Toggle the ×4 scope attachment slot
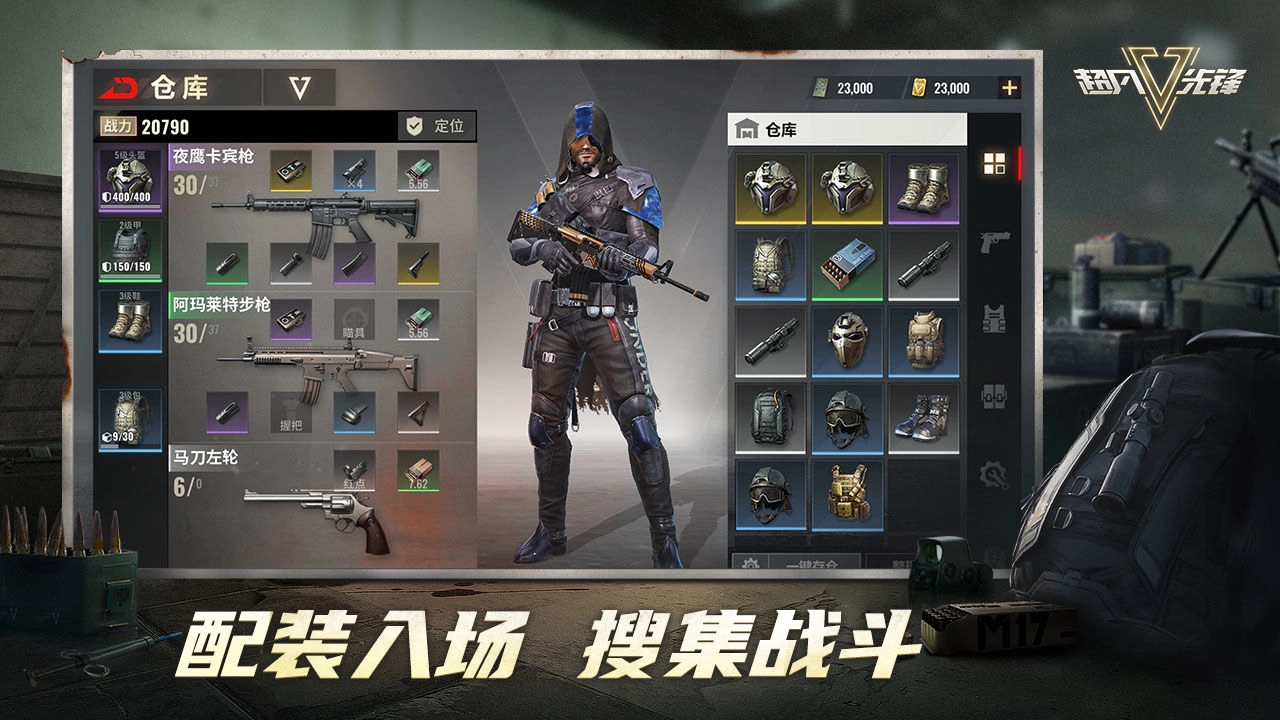 coord(355,172)
